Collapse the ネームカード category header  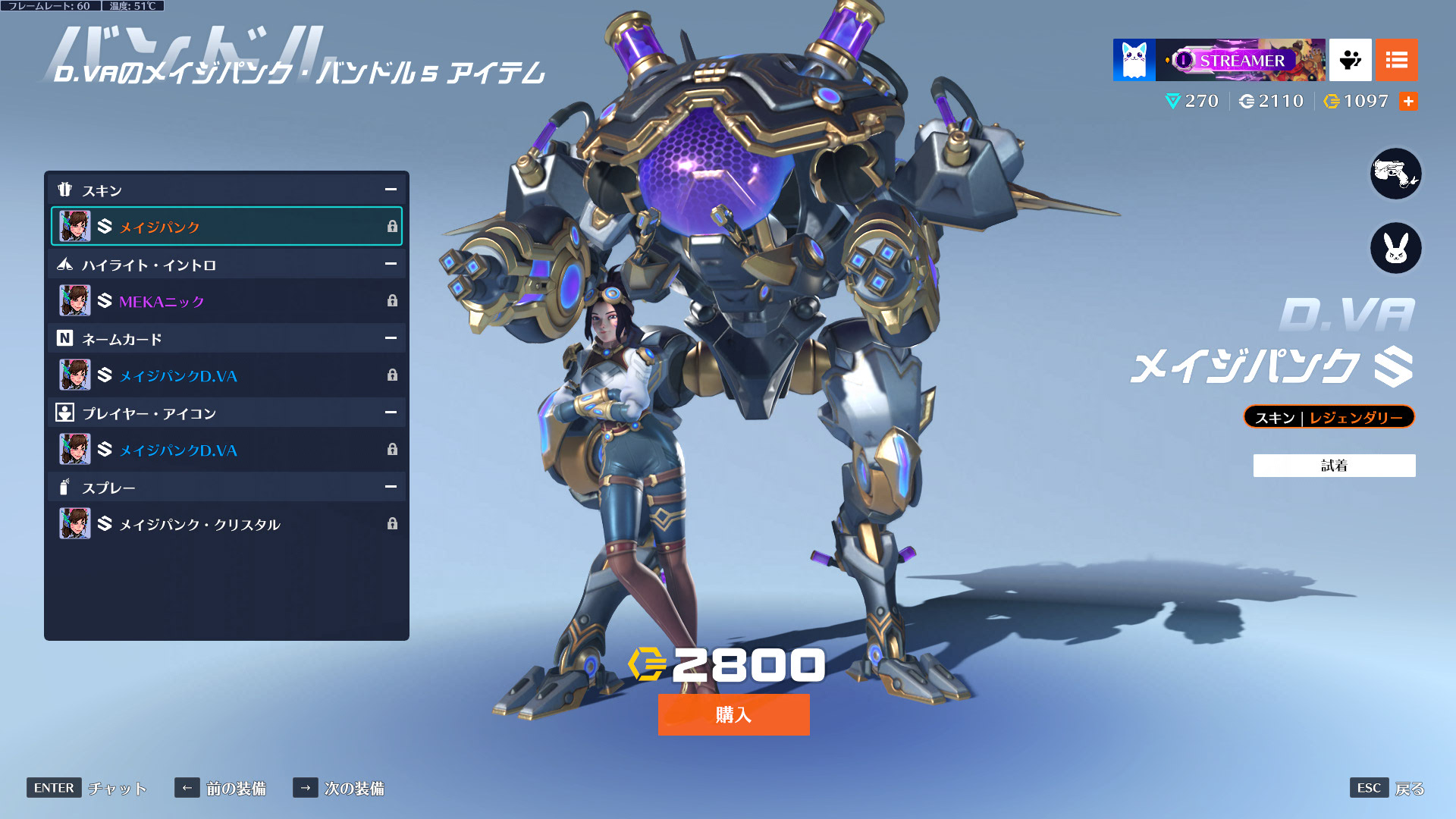[391, 338]
